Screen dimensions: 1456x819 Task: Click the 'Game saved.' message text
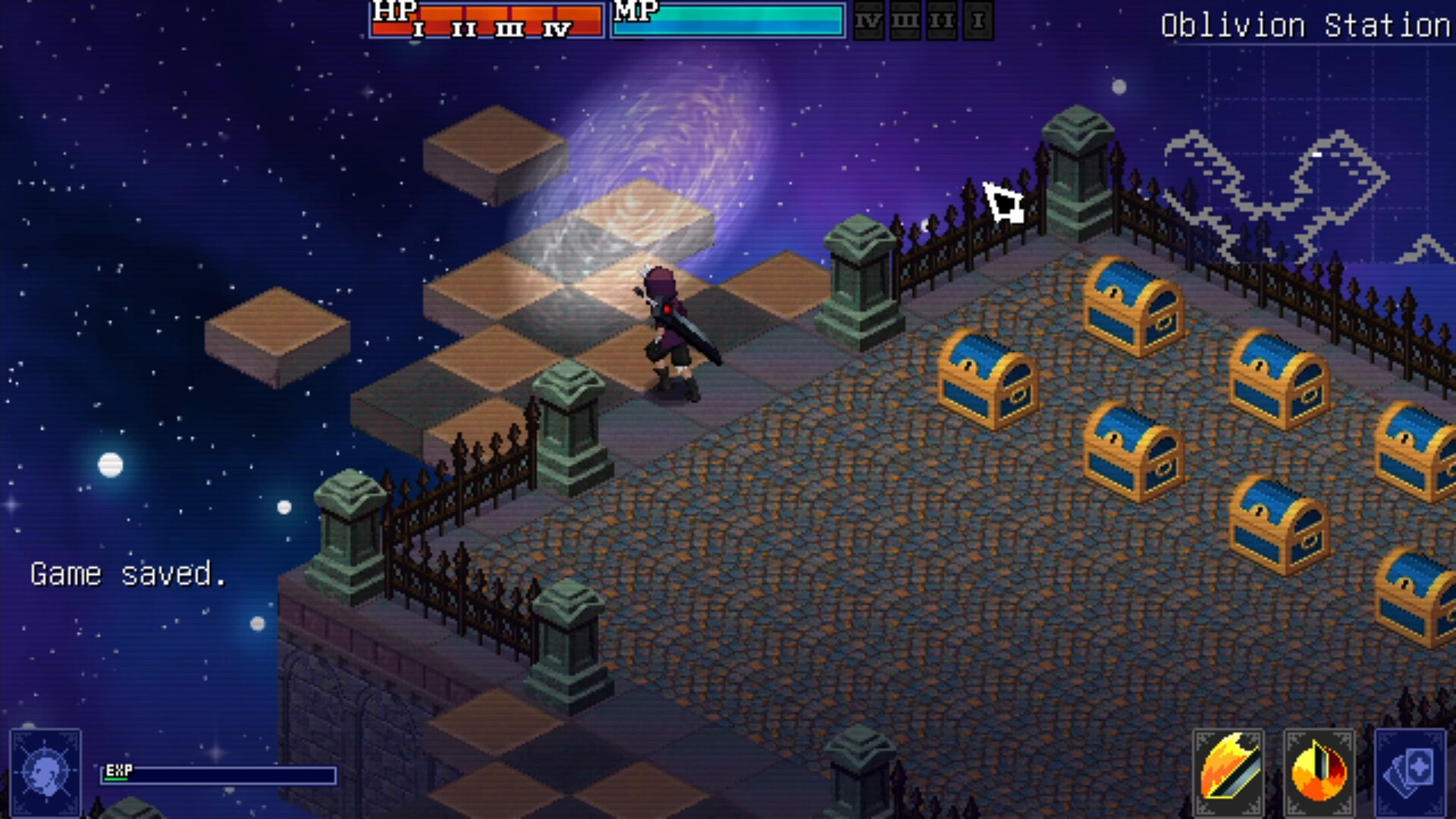[127, 575]
